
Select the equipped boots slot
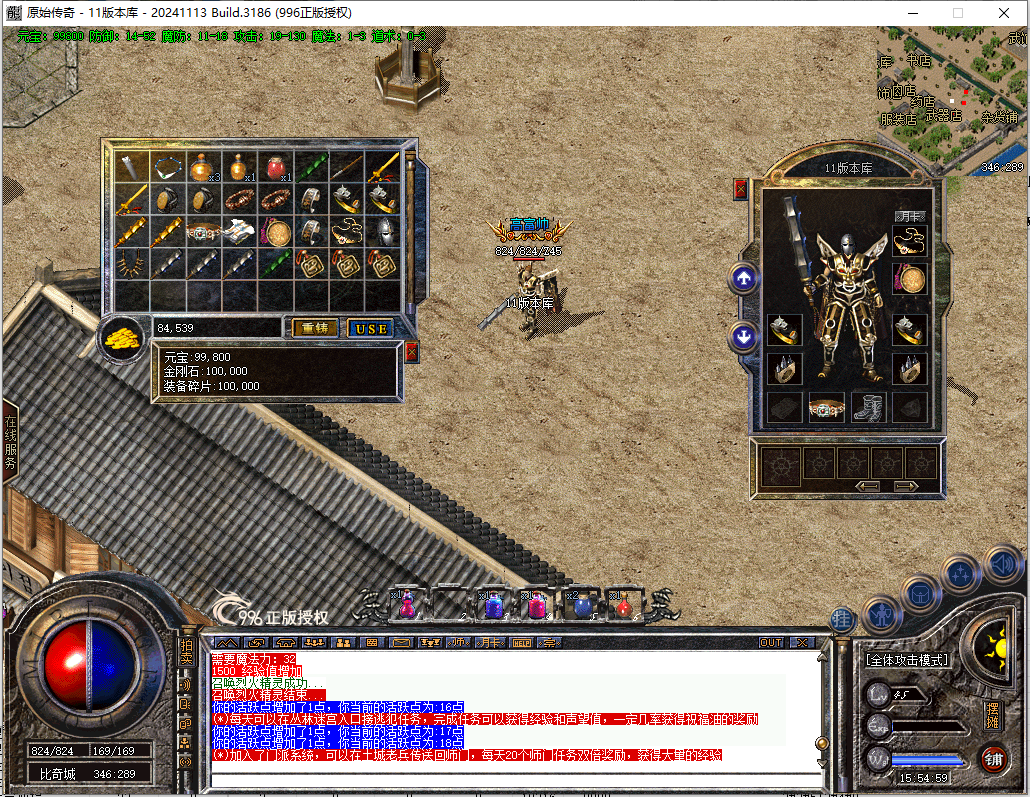click(868, 408)
